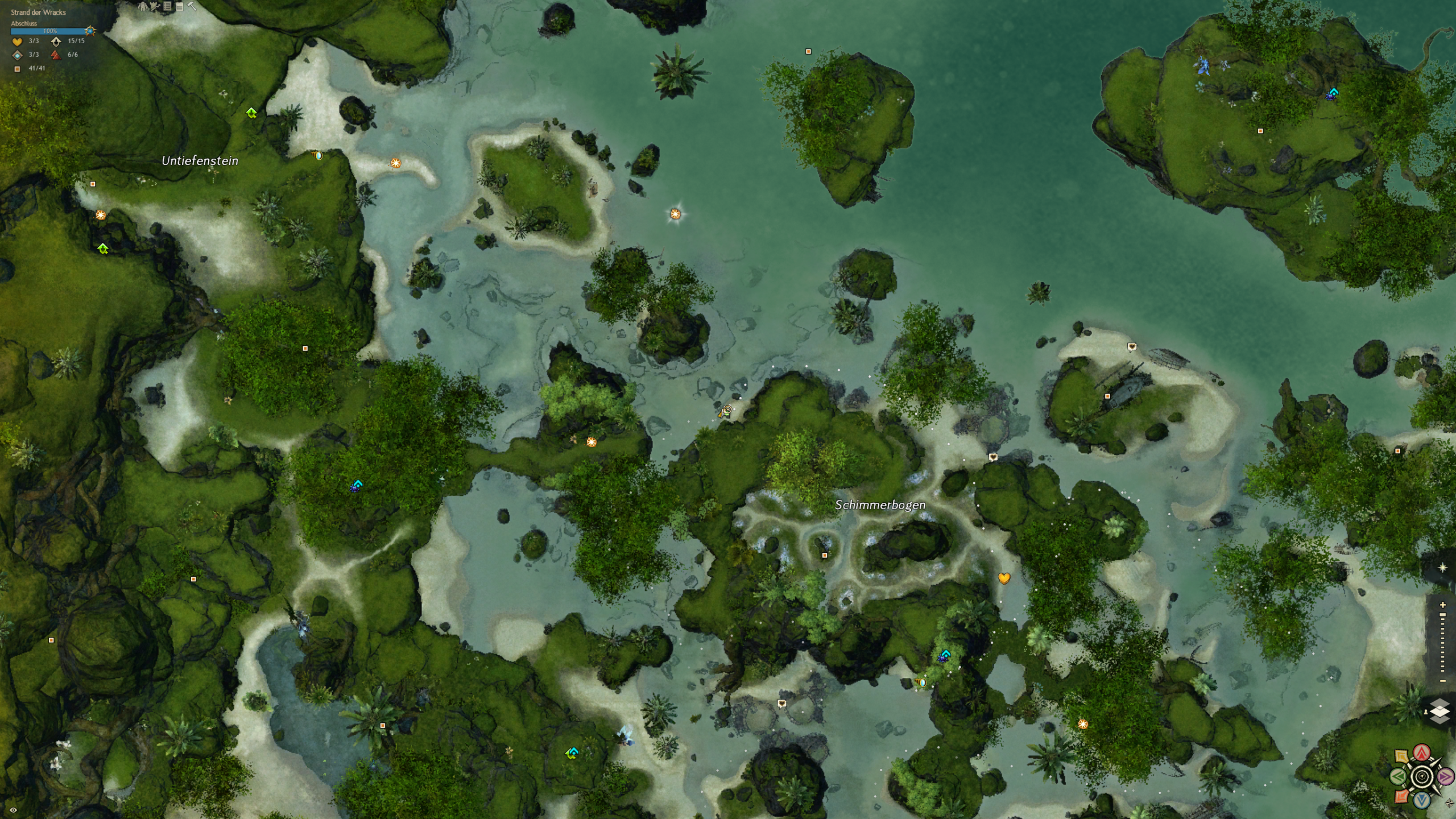The image size is (1456, 819).
Task: Select the red up-arrow compass marker
Action: point(1422,753)
